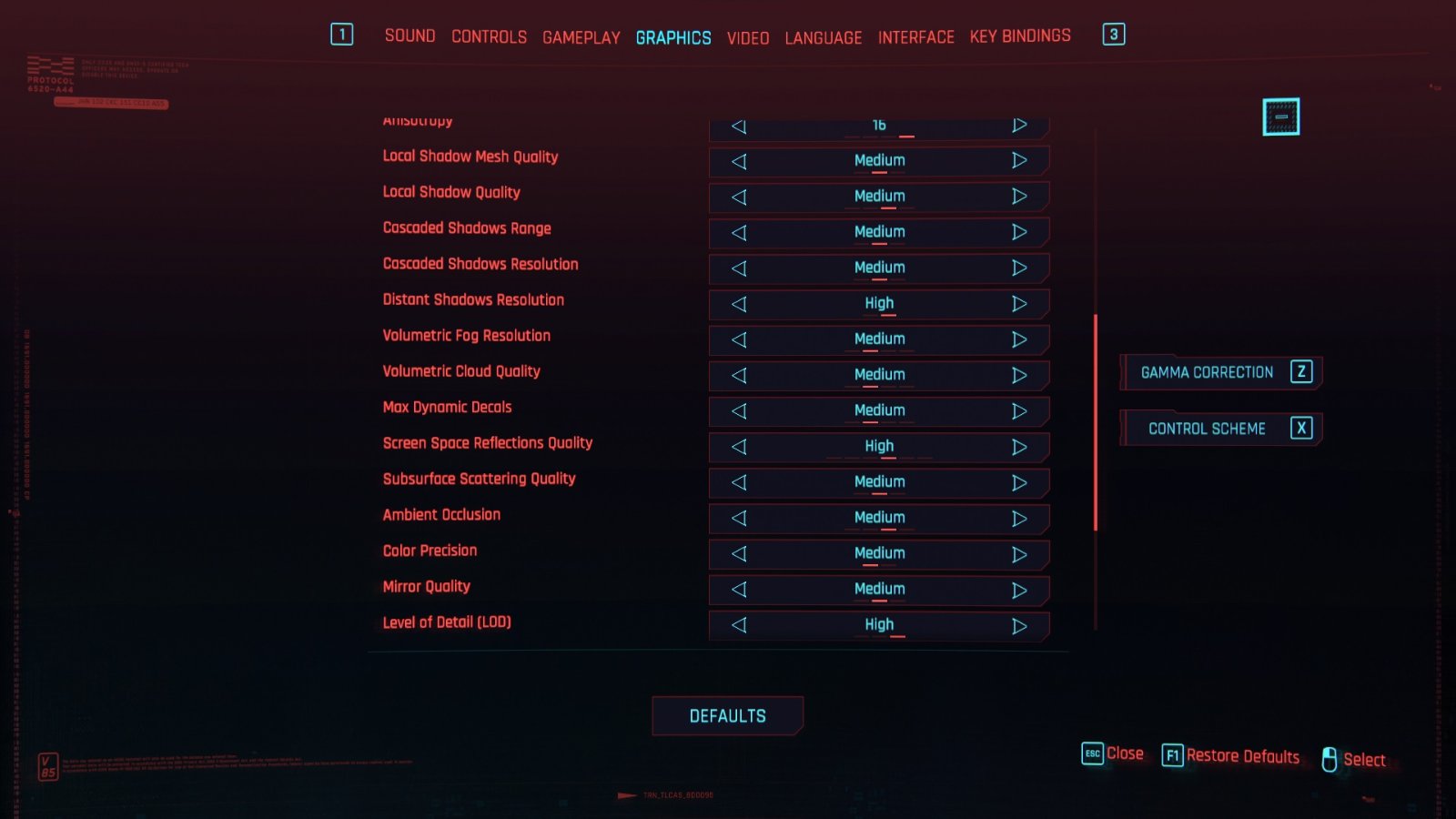Decrease Local Shadow Quality with left arrow
Image resolution: width=1456 pixels, height=819 pixels.
tap(739, 197)
